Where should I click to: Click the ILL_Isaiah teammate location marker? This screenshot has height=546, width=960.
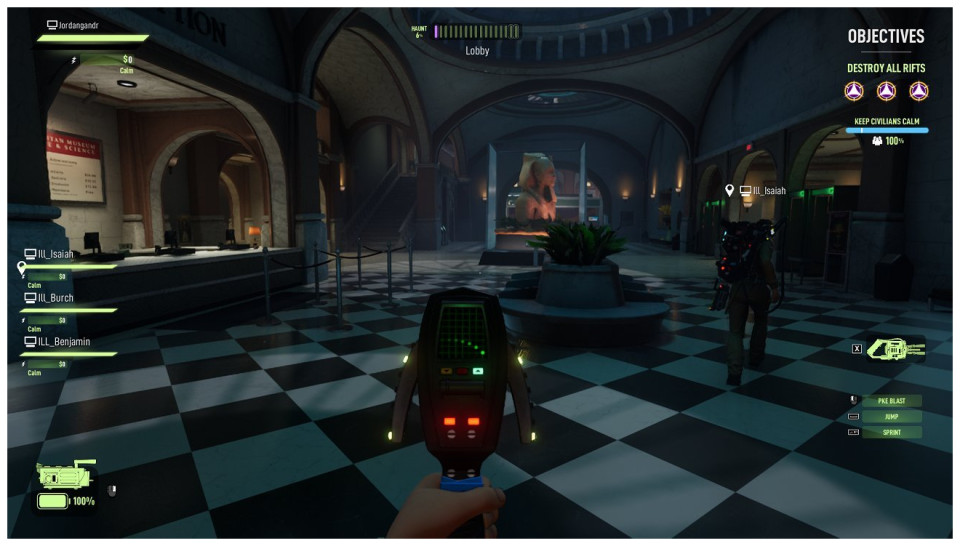(x=731, y=190)
